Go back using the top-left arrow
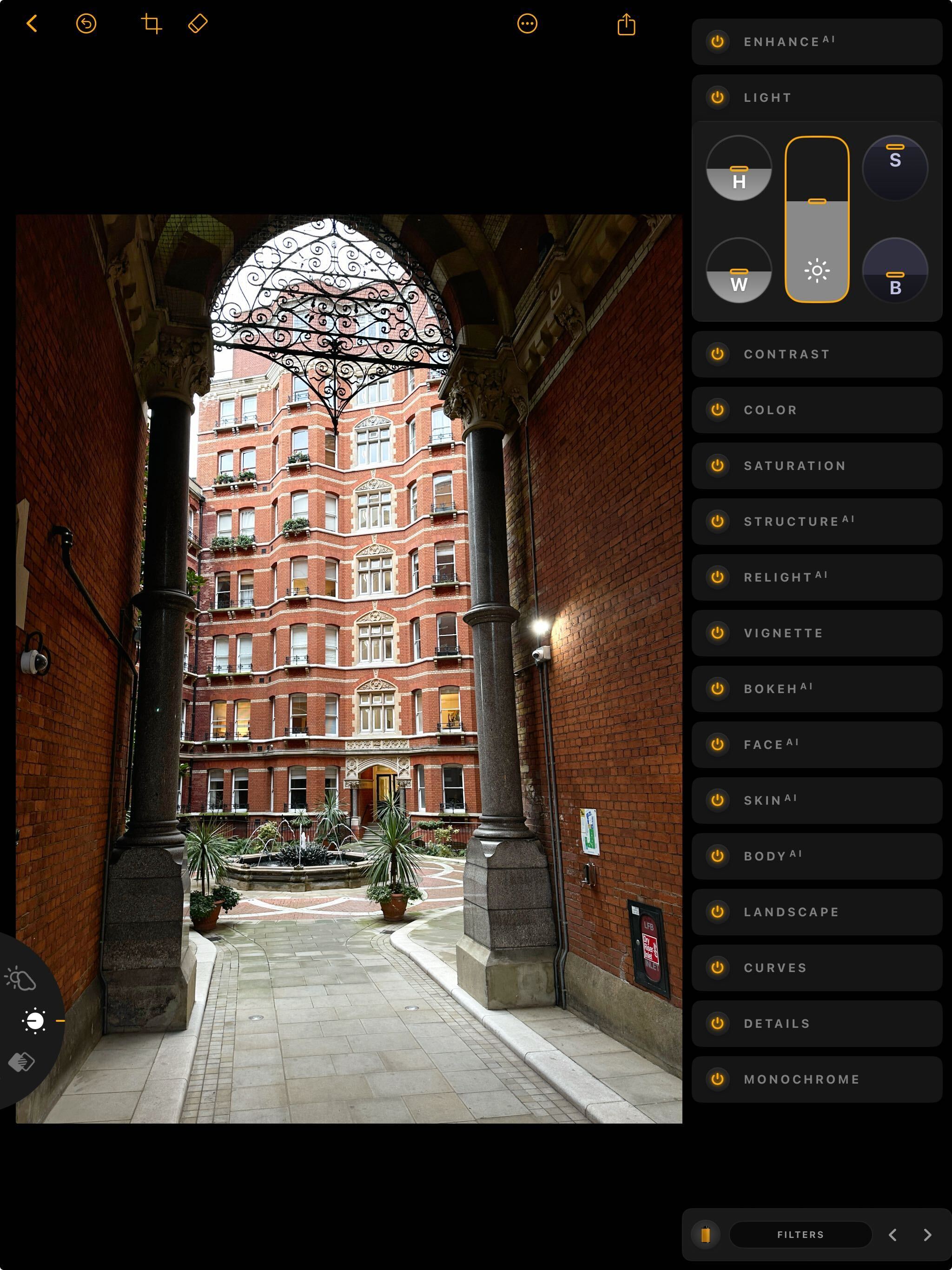Screen dimensions: 952x1270 [x=32, y=24]
